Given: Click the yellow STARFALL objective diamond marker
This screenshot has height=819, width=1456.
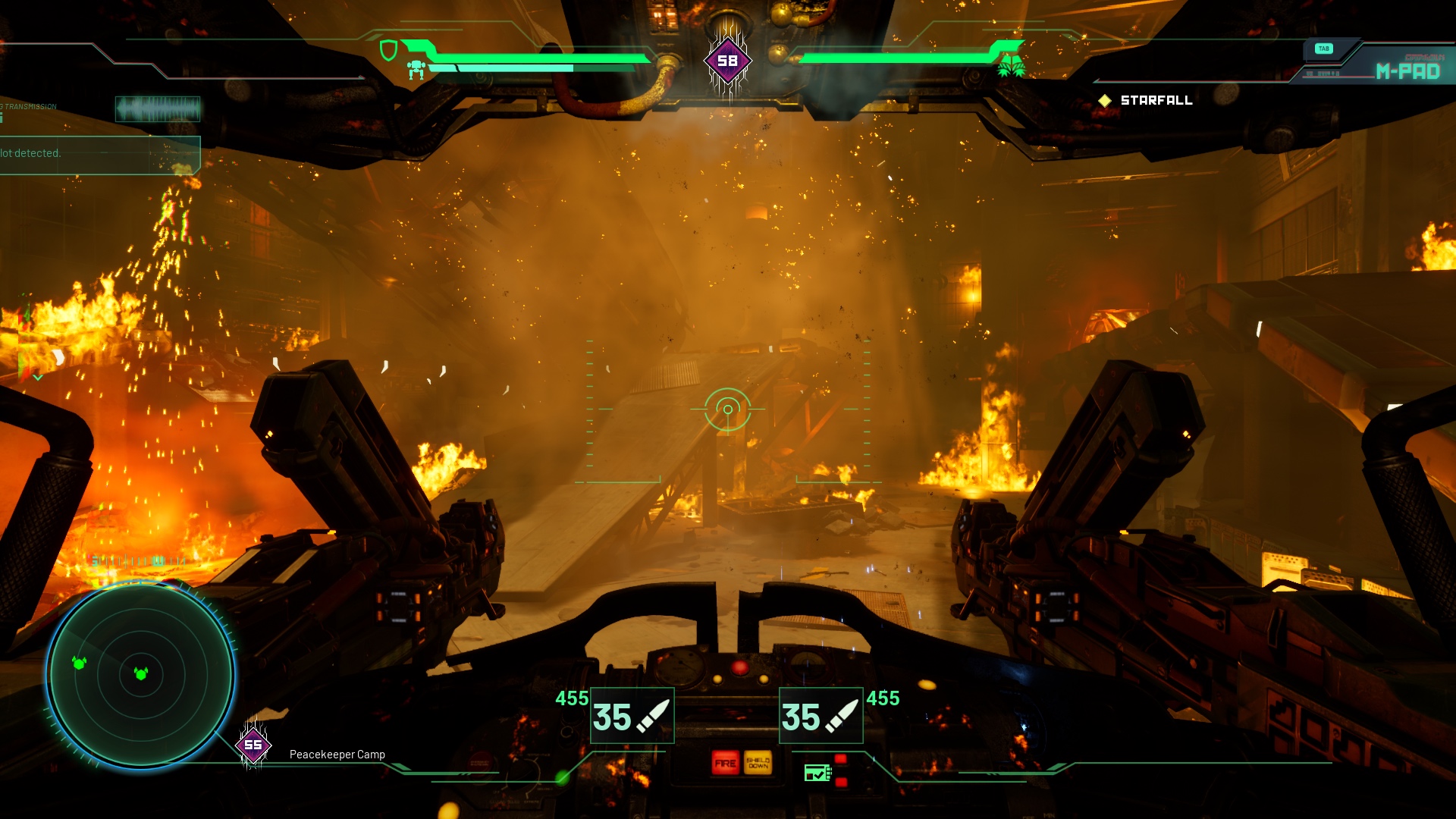Looking at the screenshot, I should 1106,99.
